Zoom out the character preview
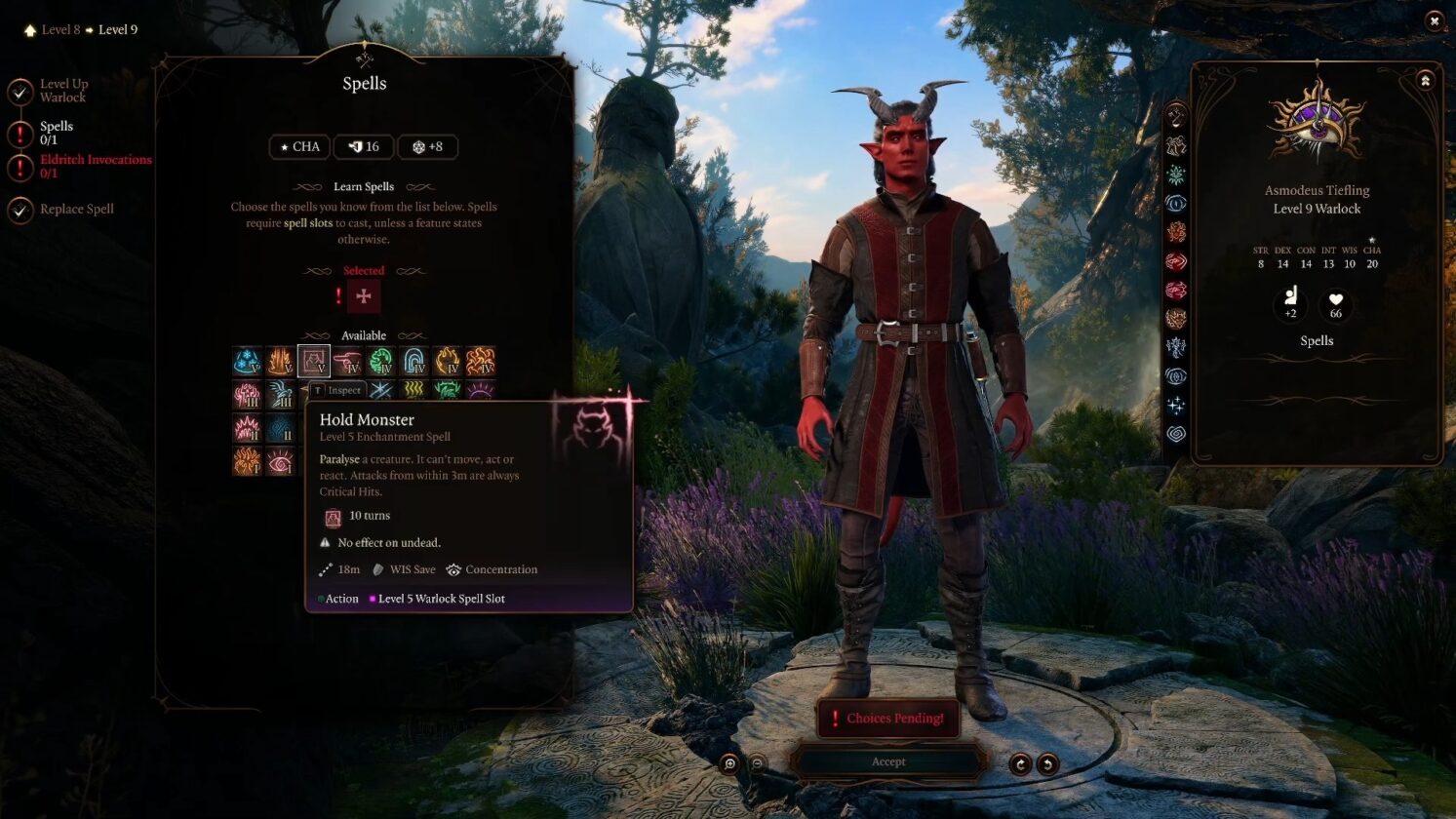The image size is (1456, 819). click(757, 764)
